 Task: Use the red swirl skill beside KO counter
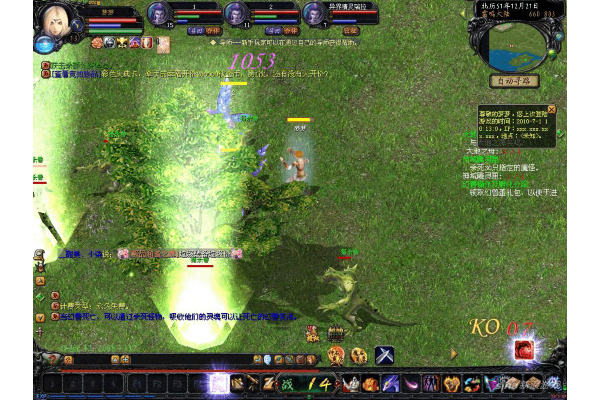[x=523, y=349]
